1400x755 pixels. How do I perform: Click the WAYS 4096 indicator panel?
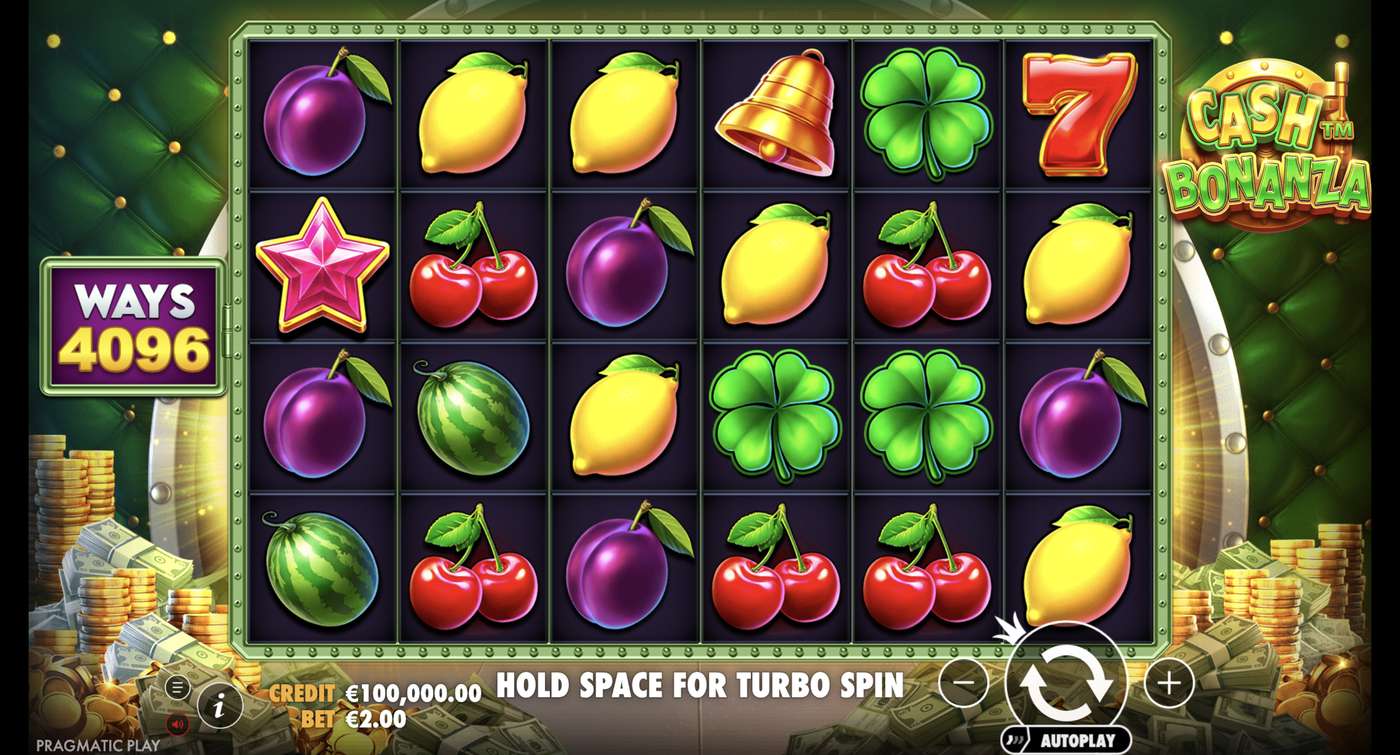133,322
